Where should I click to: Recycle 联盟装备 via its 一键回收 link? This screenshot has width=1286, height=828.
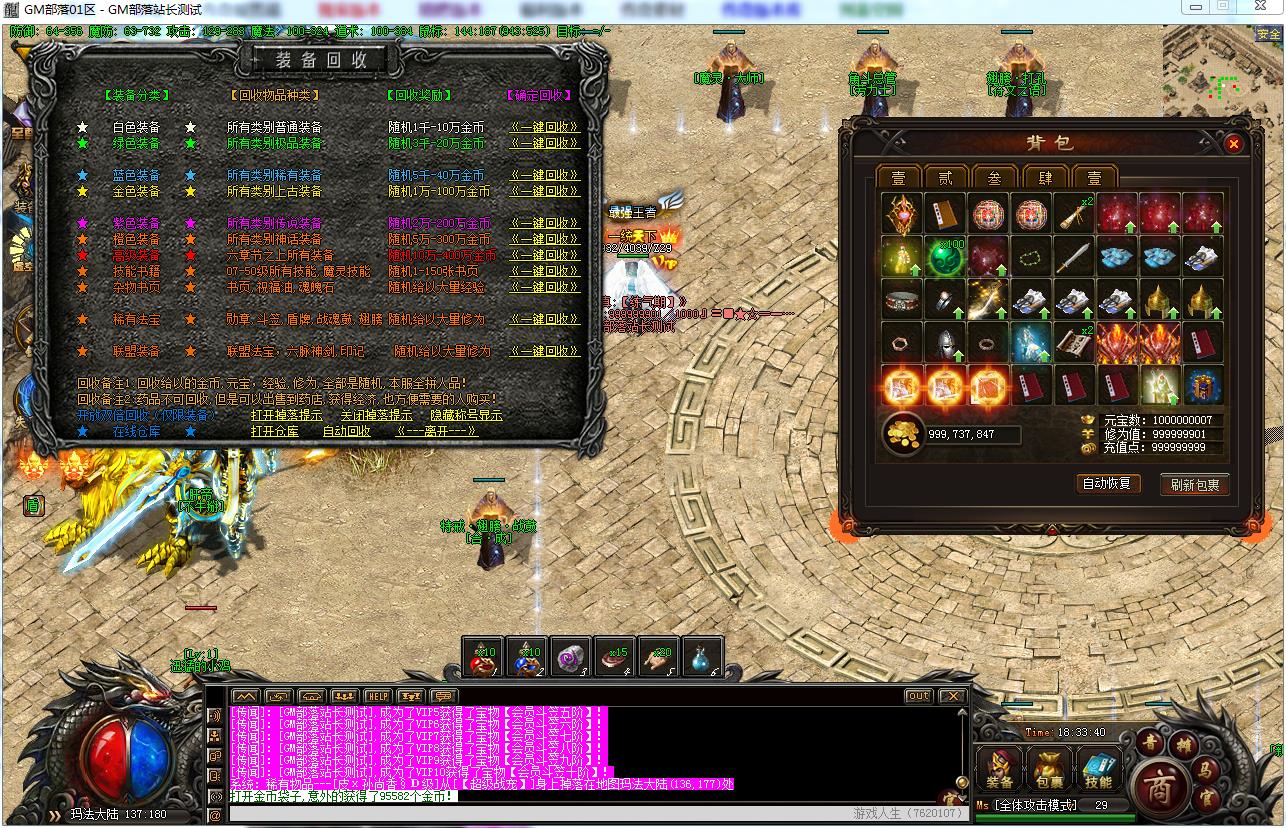point(545,351)
